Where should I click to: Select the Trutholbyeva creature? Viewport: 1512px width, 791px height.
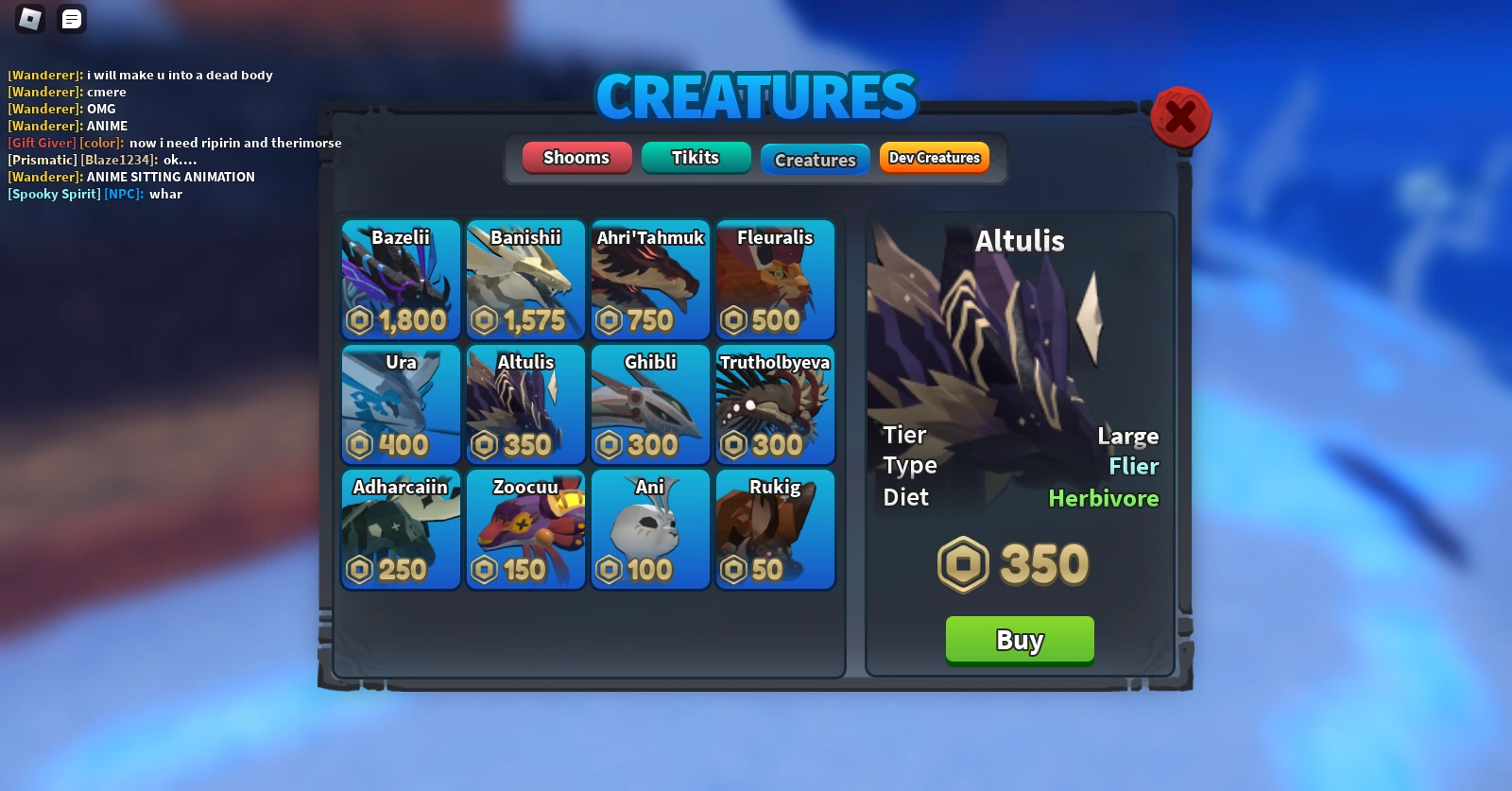click(775, 404)
